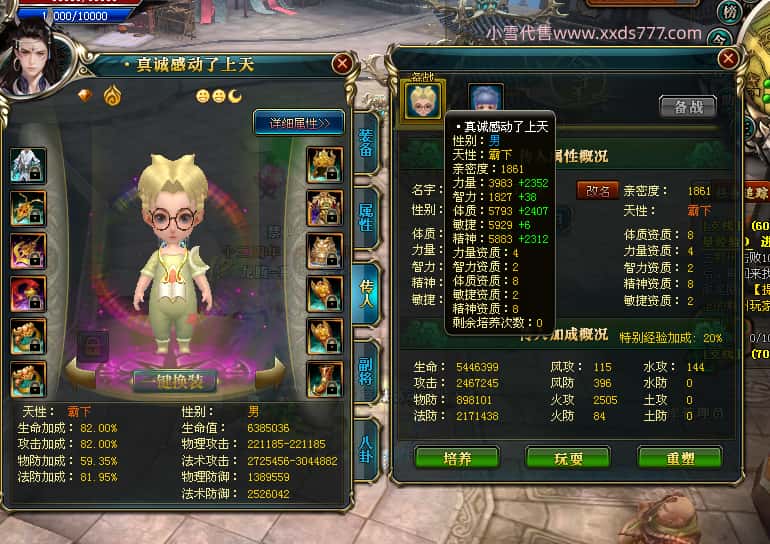Click the 重塑 reshape button

coord(679,459)
